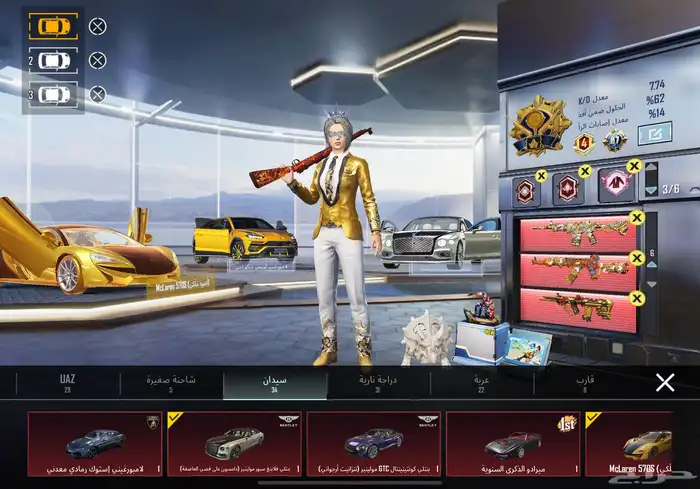Remove the car from slot 2

tap(97, 61)
